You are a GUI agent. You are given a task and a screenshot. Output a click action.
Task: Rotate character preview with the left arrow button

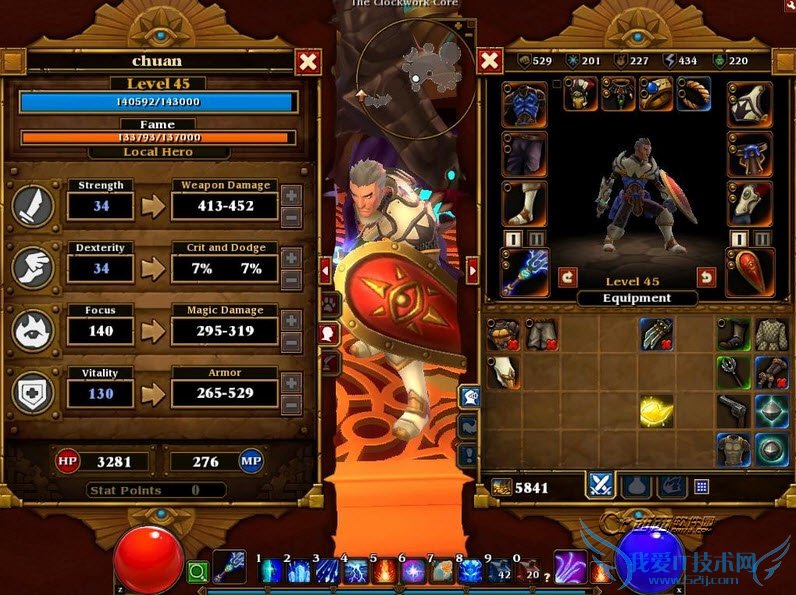click(x=566, y=276)
